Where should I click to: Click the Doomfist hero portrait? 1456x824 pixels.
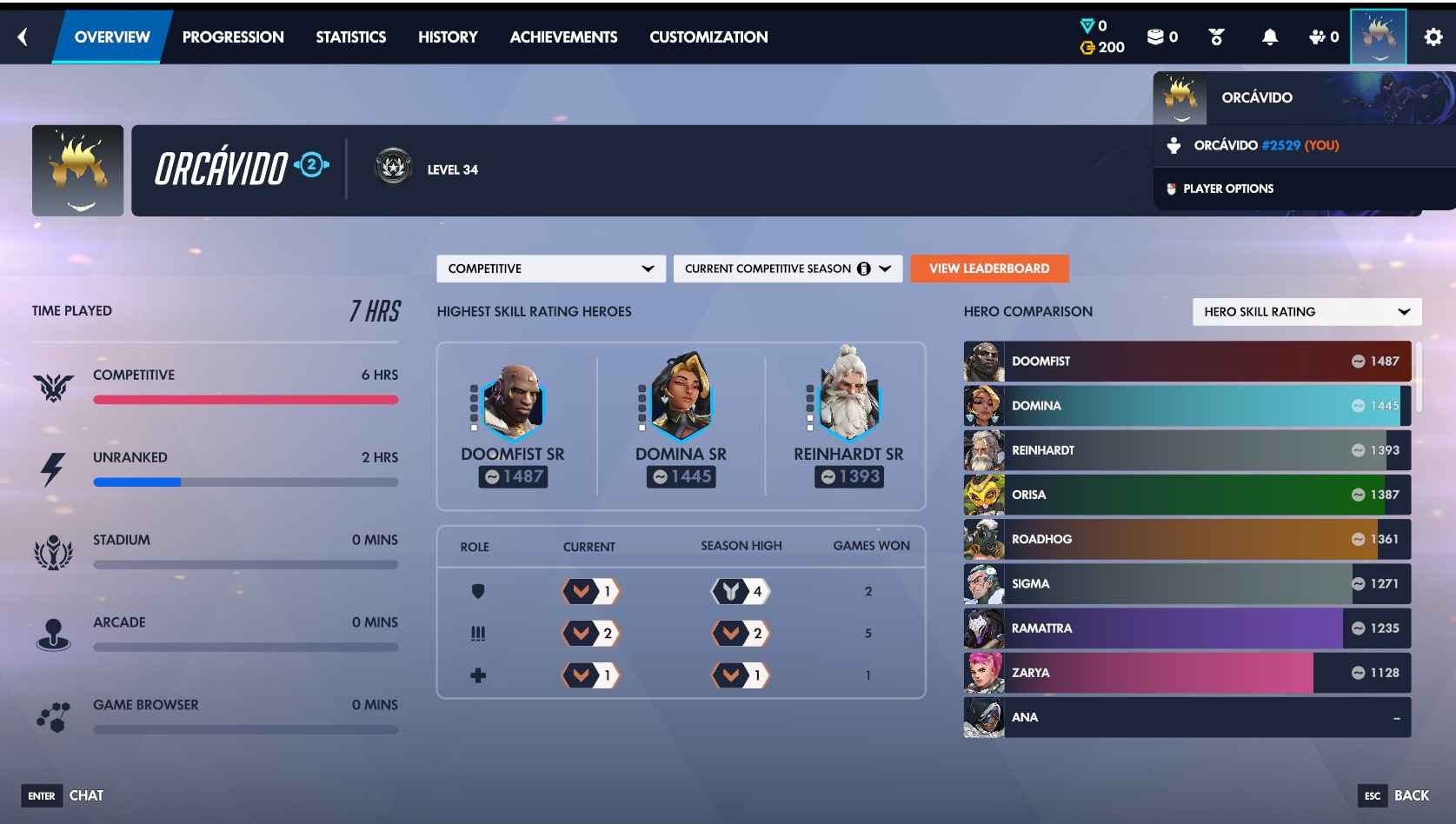tap(513, 400)
